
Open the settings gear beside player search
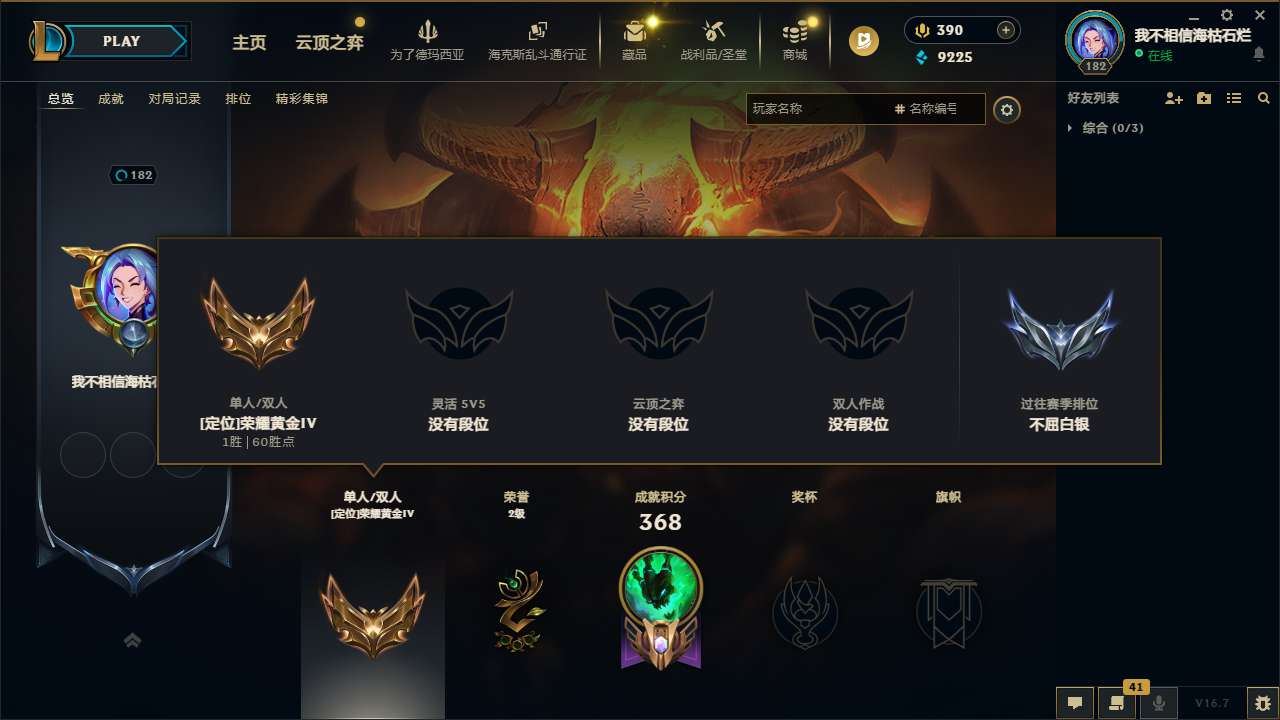click(1007, 110)
